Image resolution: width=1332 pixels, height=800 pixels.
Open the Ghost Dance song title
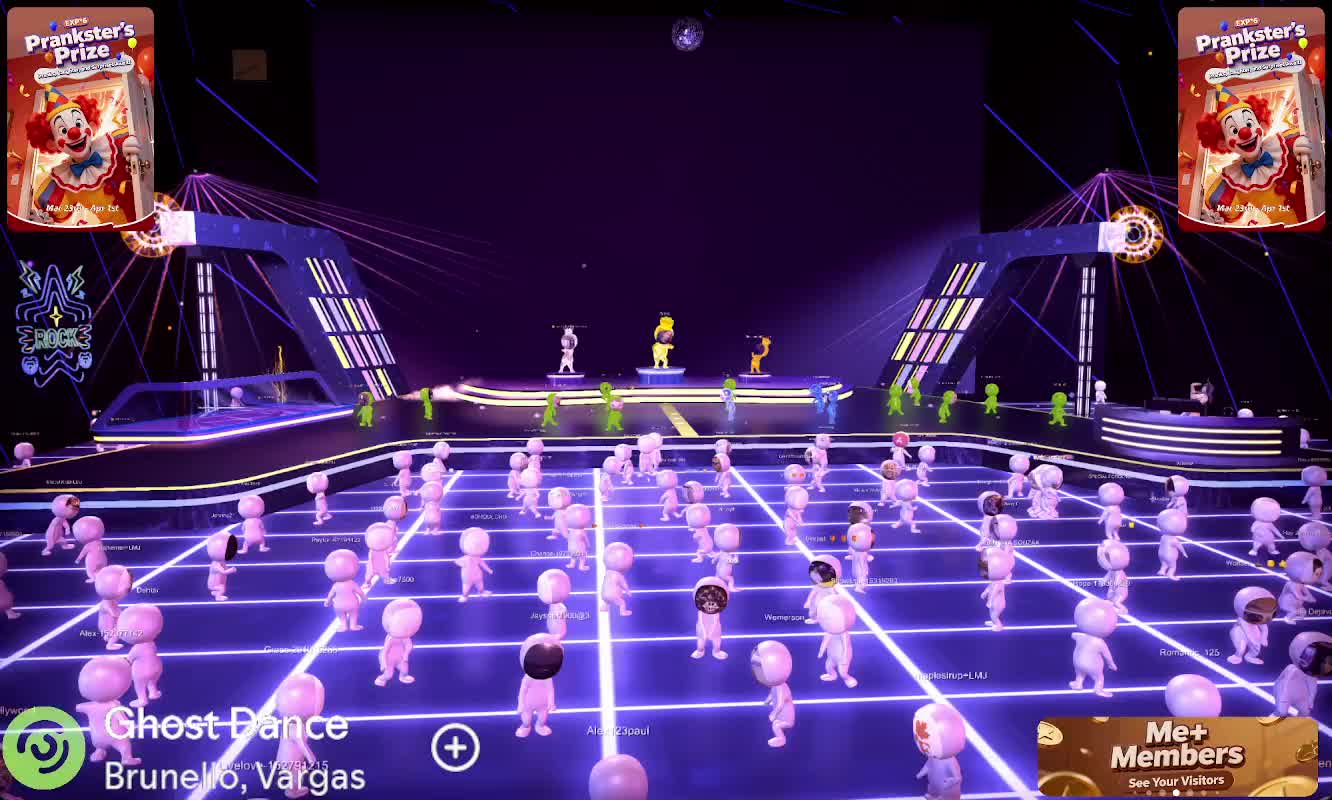(x=226, y=725)
